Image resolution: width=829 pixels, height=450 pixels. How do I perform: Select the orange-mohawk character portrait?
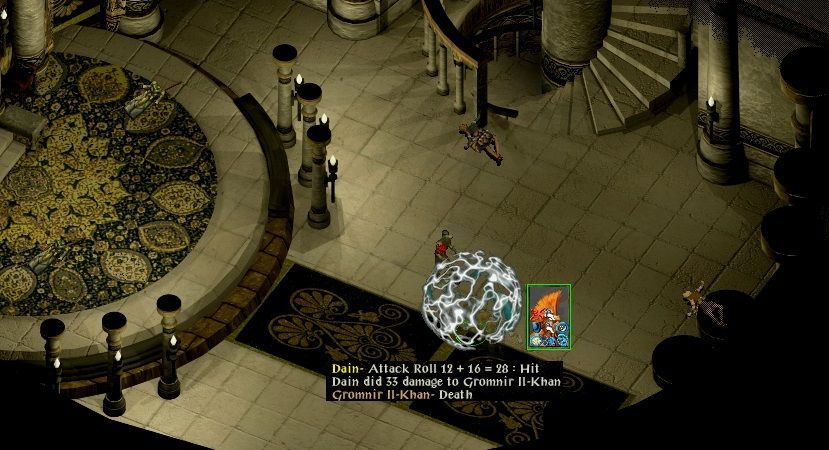(x=549, y=316)
